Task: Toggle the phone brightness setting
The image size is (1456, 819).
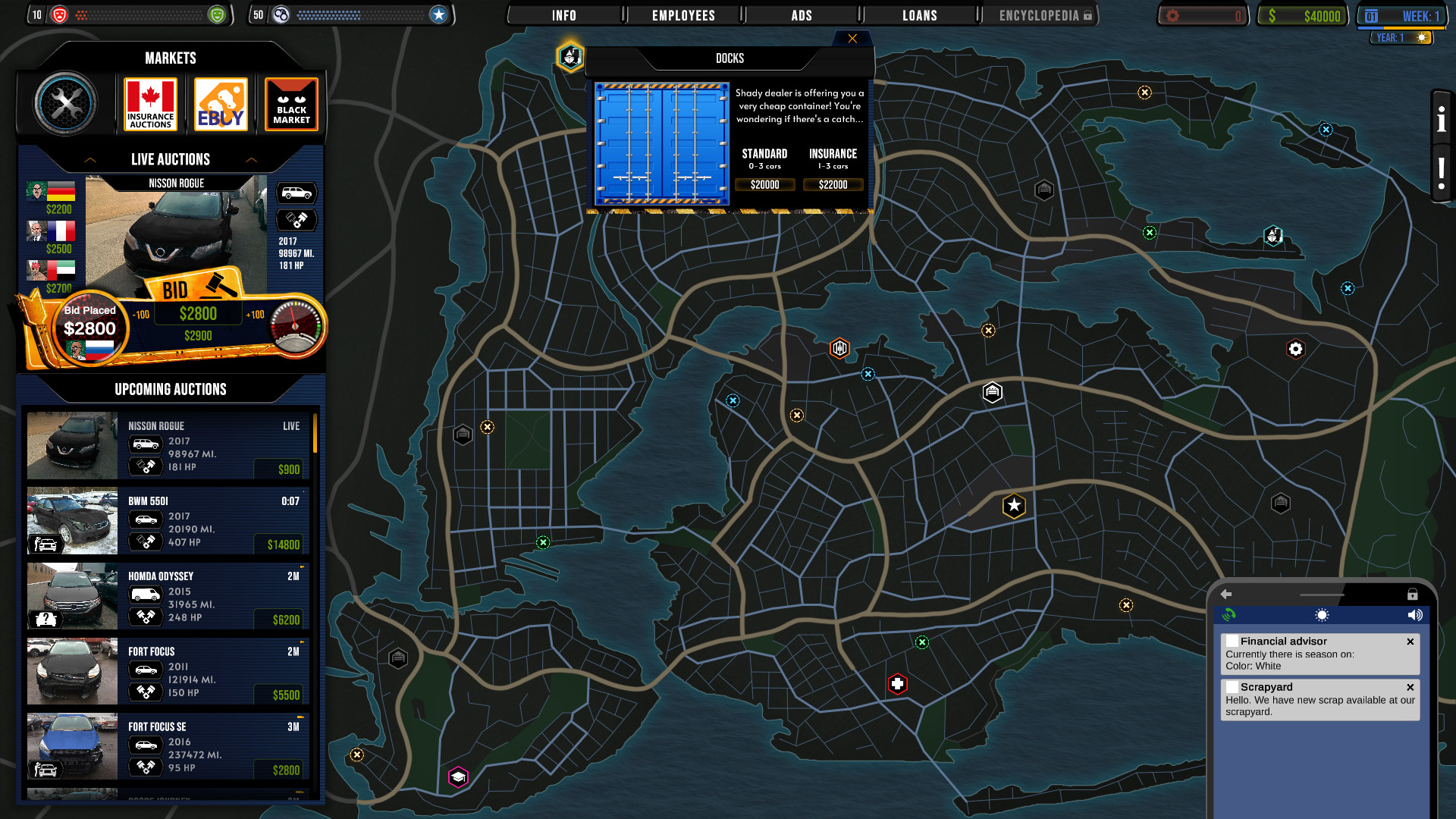Action: (1321, 615)
